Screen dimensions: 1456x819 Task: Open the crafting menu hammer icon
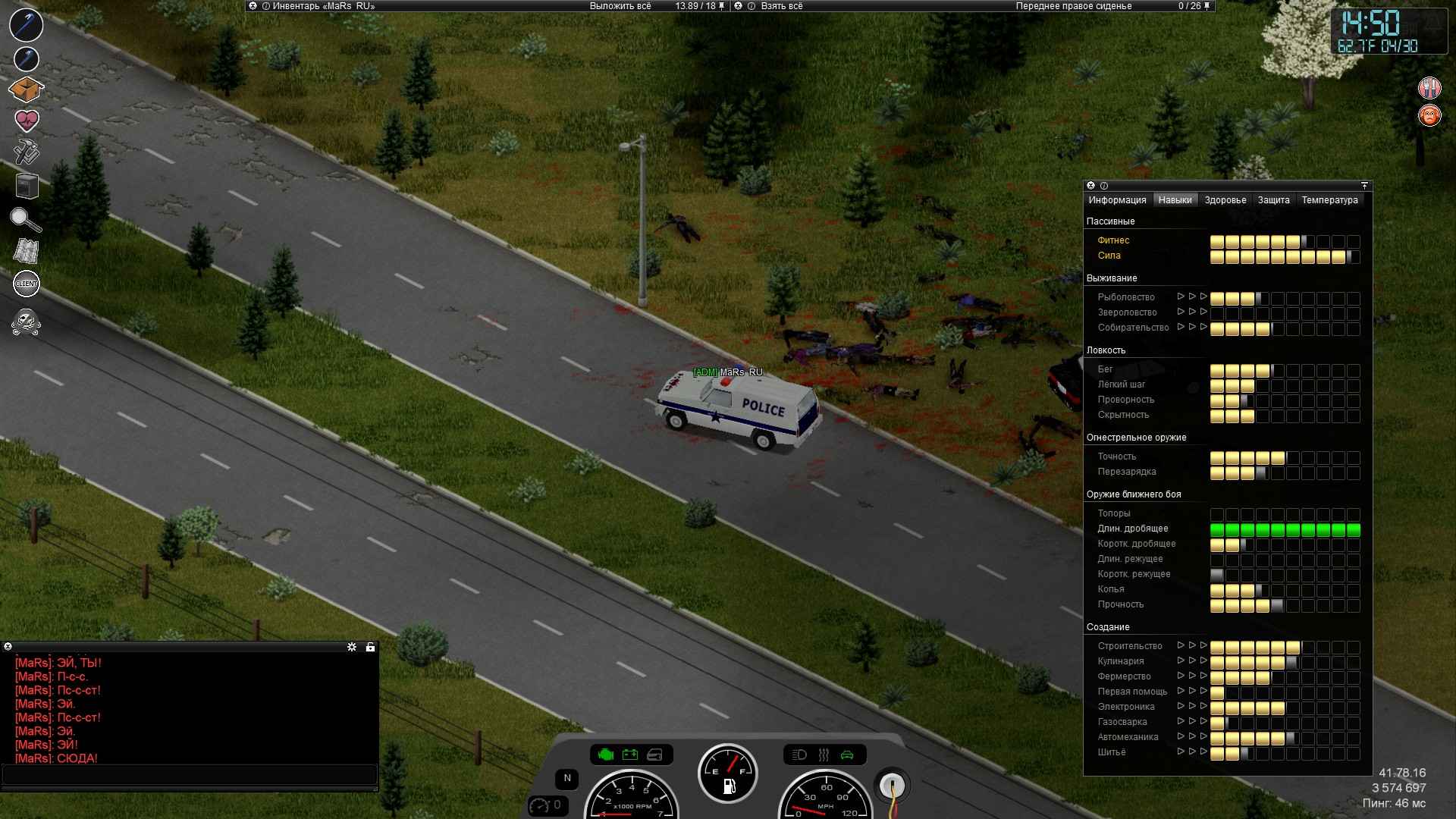[x=27, y=151]
